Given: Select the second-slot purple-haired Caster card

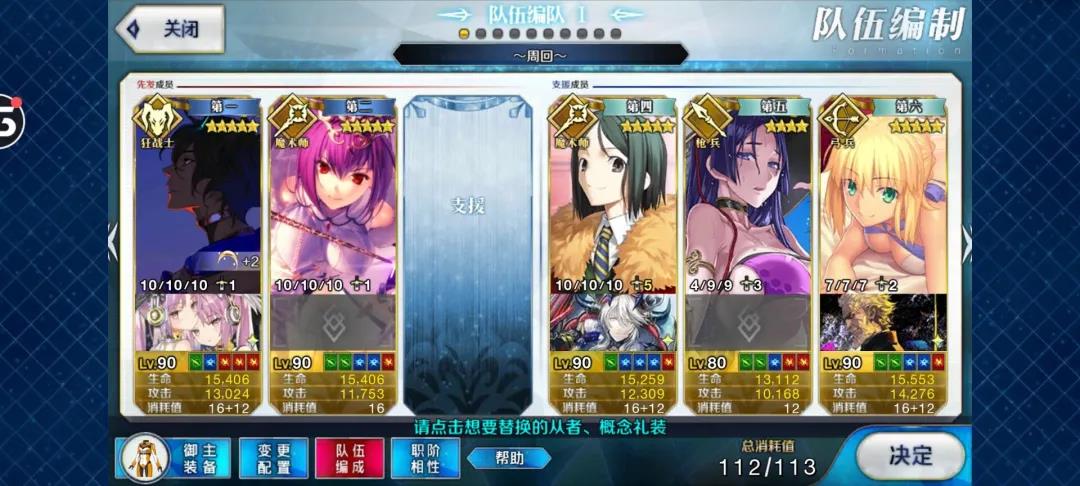Looking at the screenshot, I should pyautogui.click(x=333, y=200).
